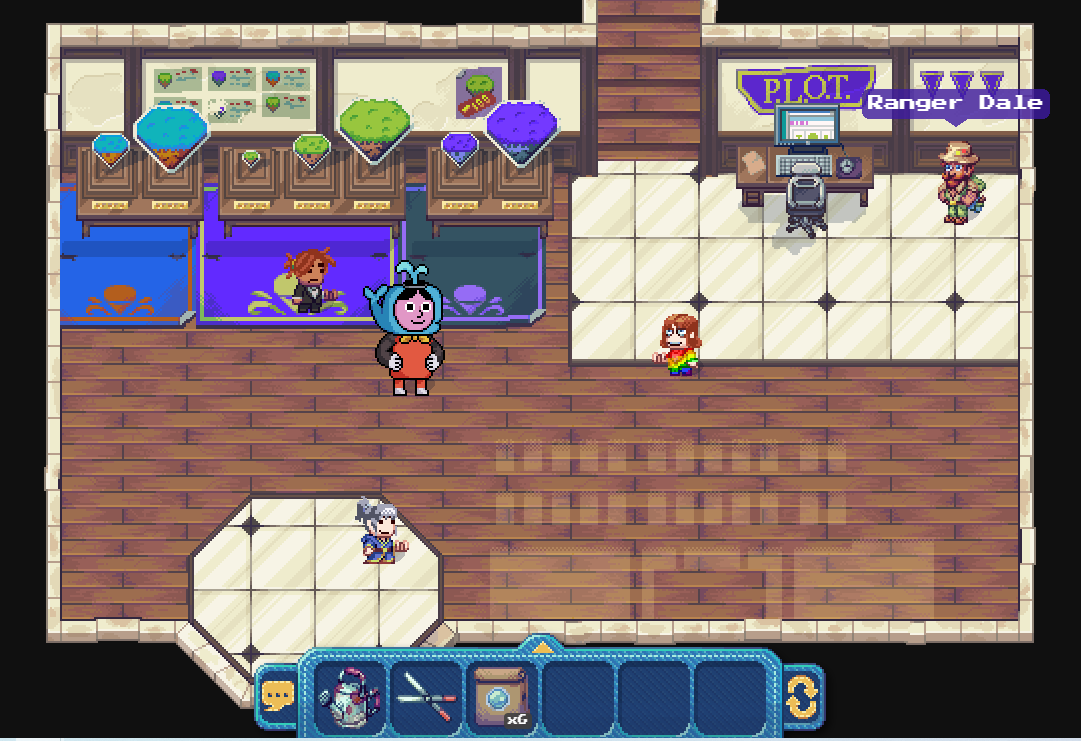Choose the seed bag with x6 count

[501, 697]
